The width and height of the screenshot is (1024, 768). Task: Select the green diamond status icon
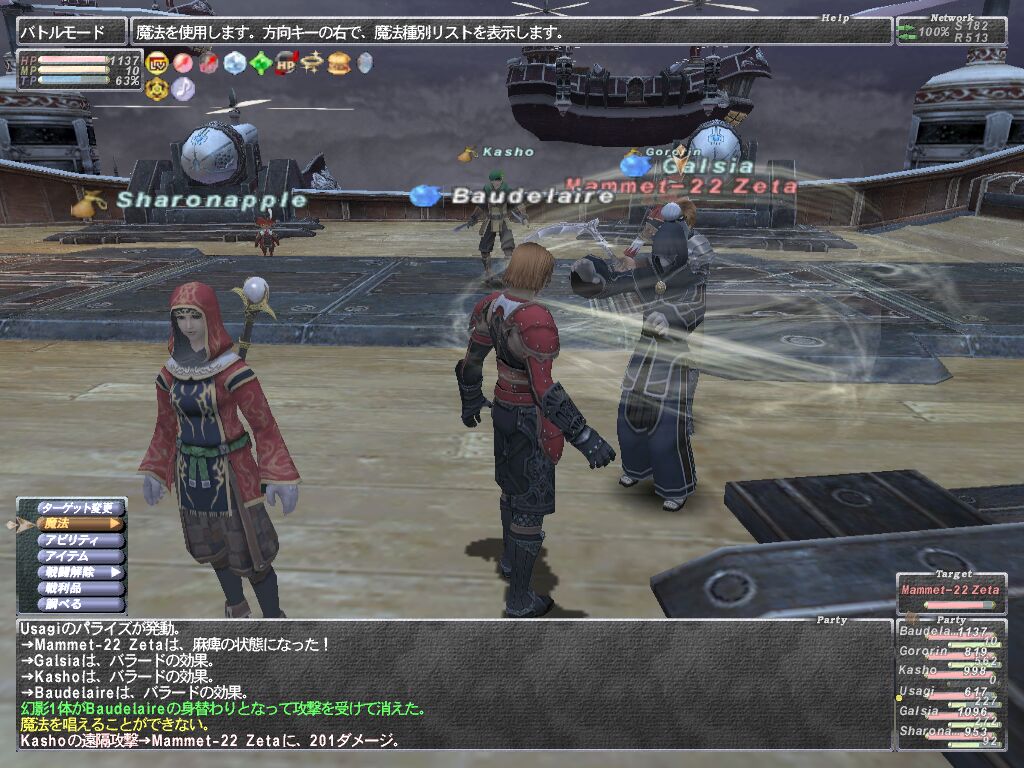click(261, 63)
